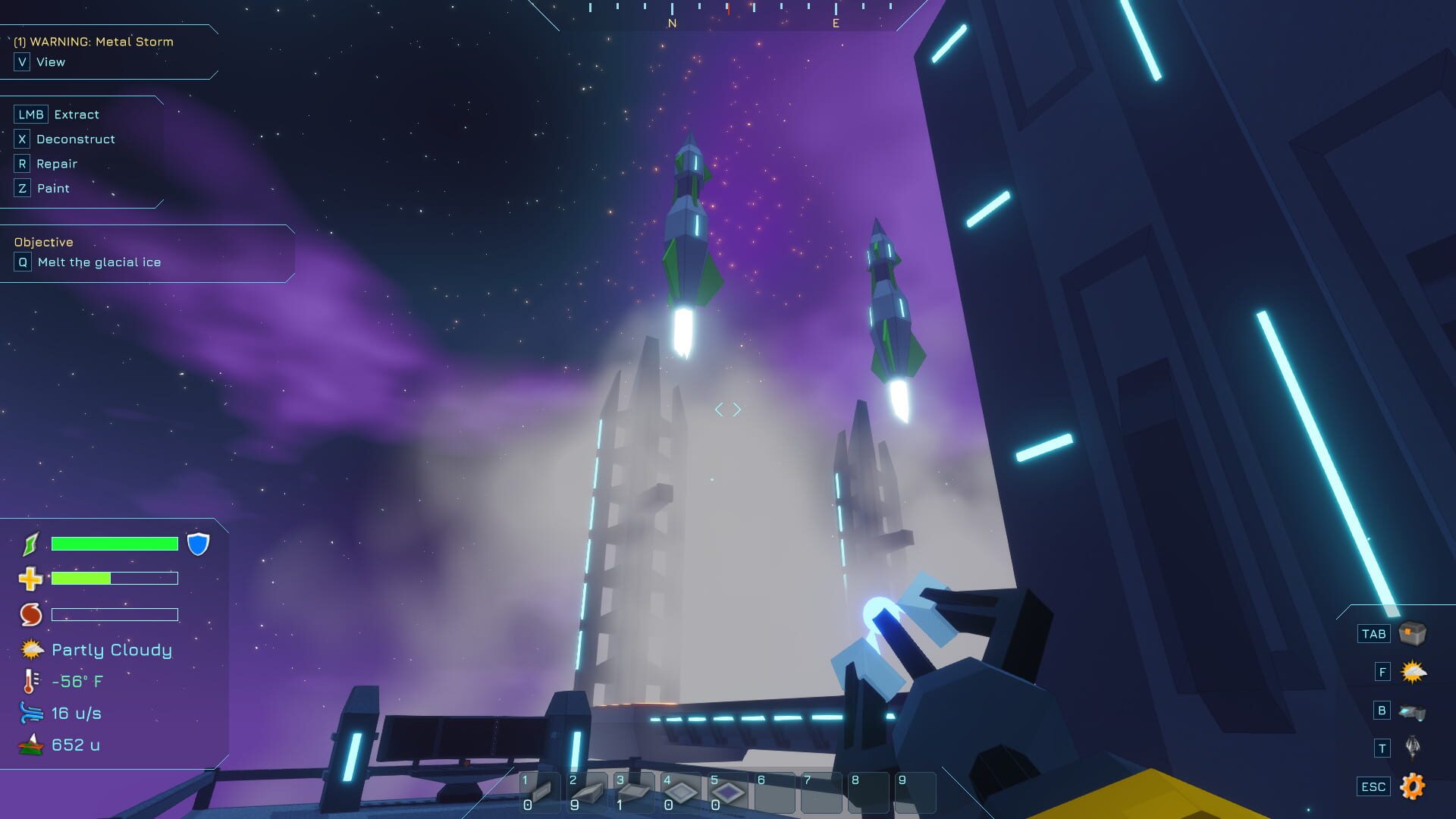Screen dimensions: 1456x819
Task: Click the Melt the glacial ice objective
Action: (x=97, y=262)
